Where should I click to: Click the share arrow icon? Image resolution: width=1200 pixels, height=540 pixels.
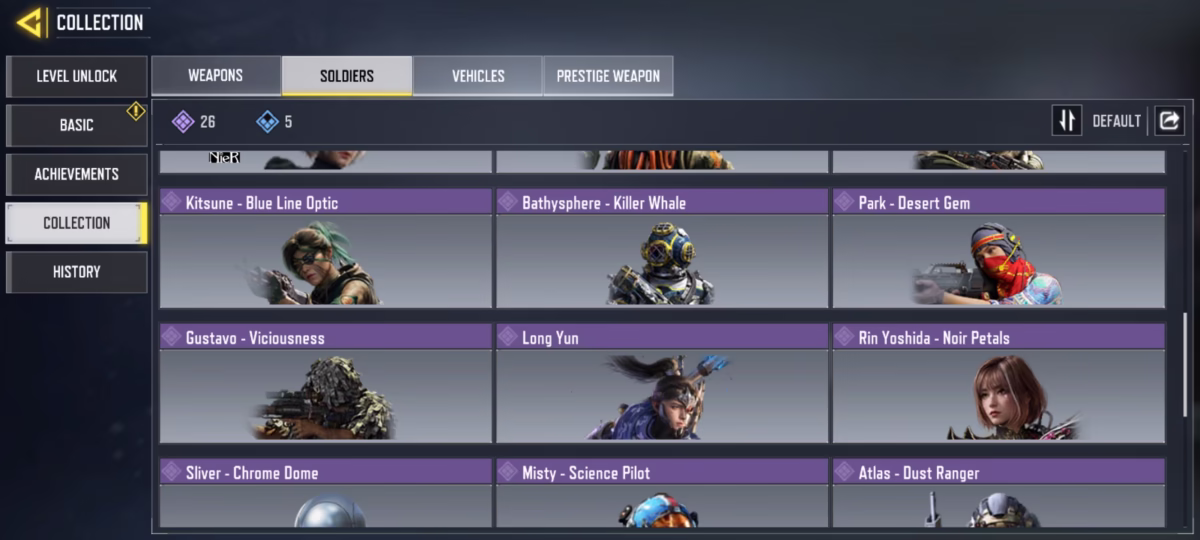tap(1168, 121)
